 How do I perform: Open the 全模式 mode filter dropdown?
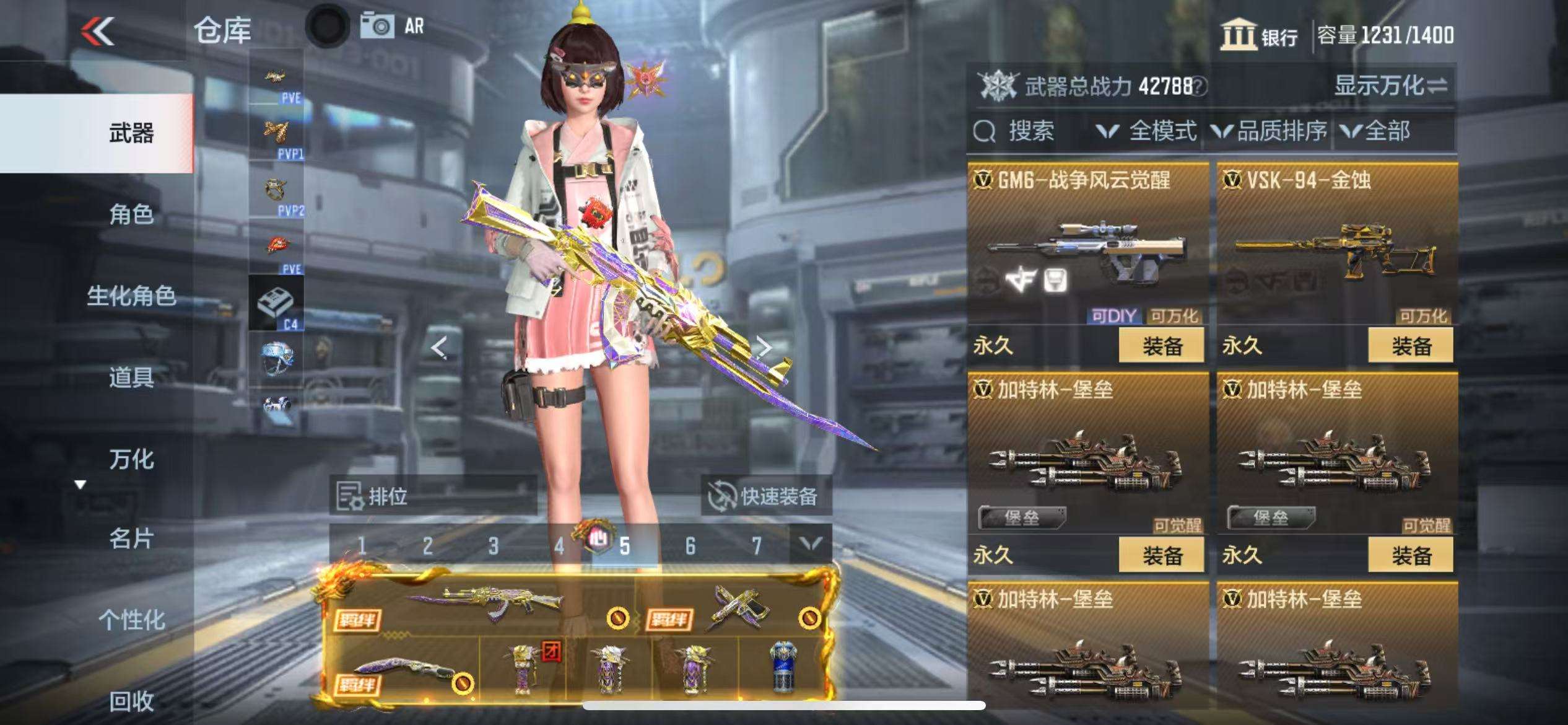pyautogui.click(x=1147, y=131)
